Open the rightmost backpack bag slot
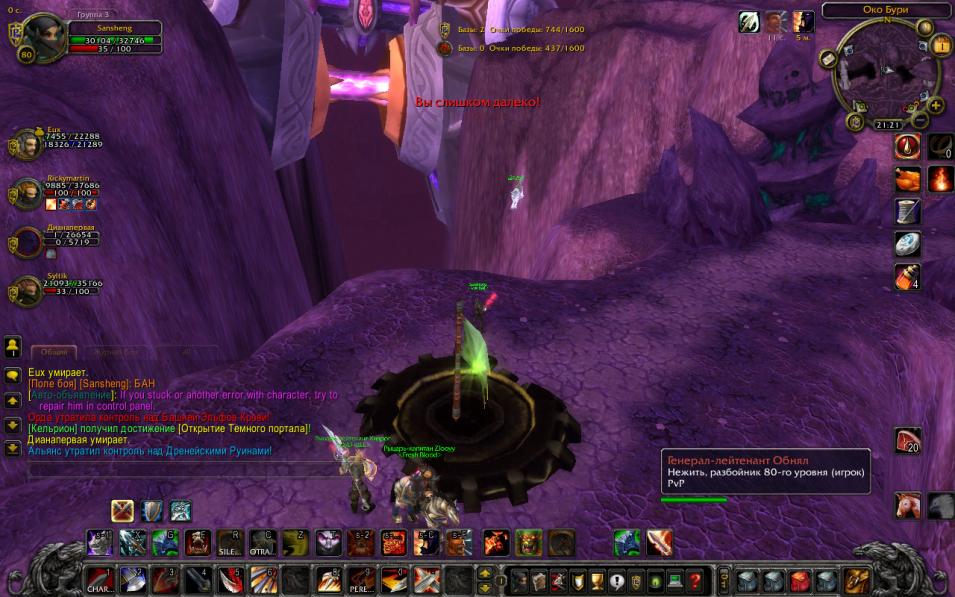955x597 pixels. point(857,580)
